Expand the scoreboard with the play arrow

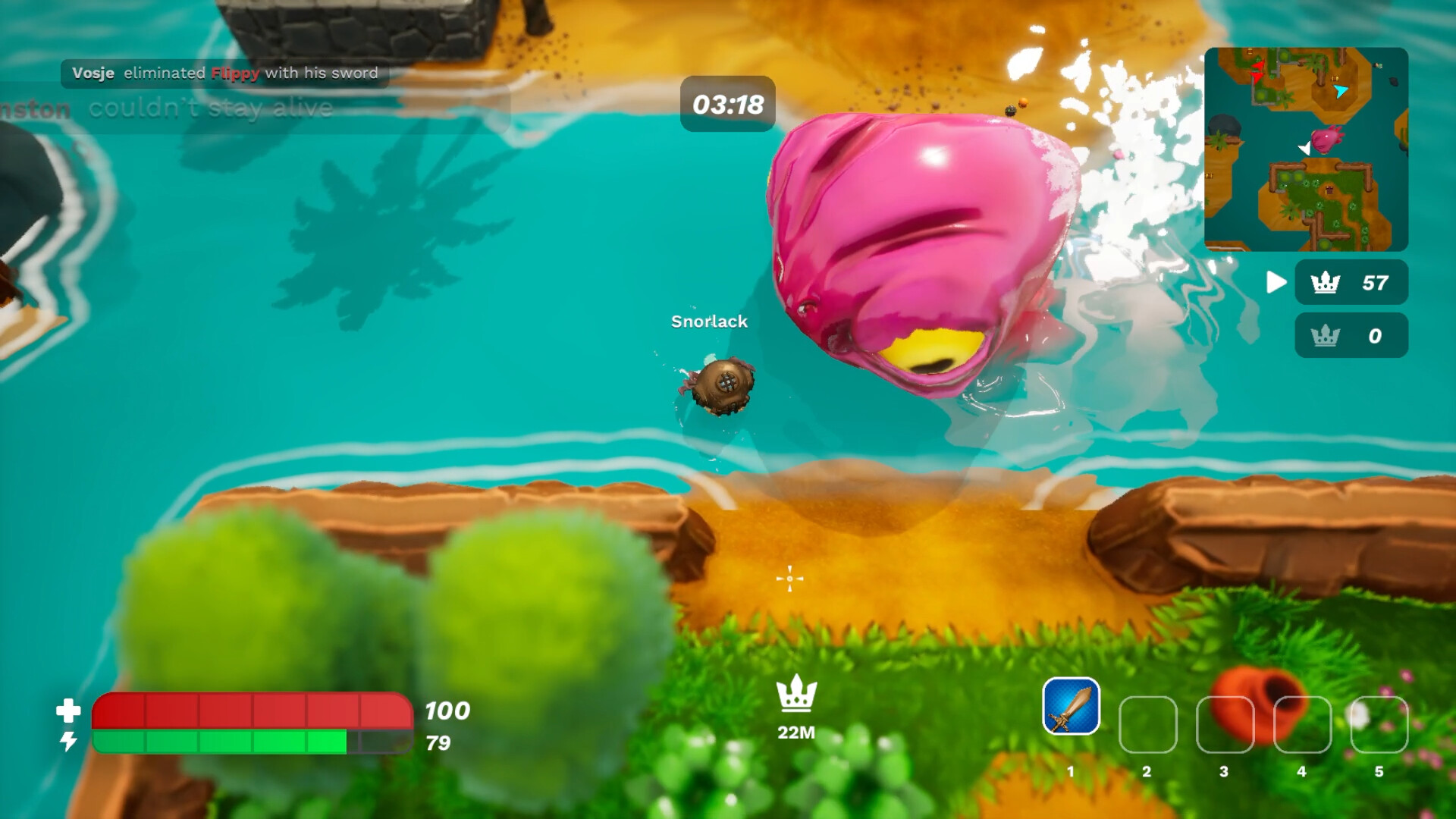pyautogui.click(x=1276, y=283)
